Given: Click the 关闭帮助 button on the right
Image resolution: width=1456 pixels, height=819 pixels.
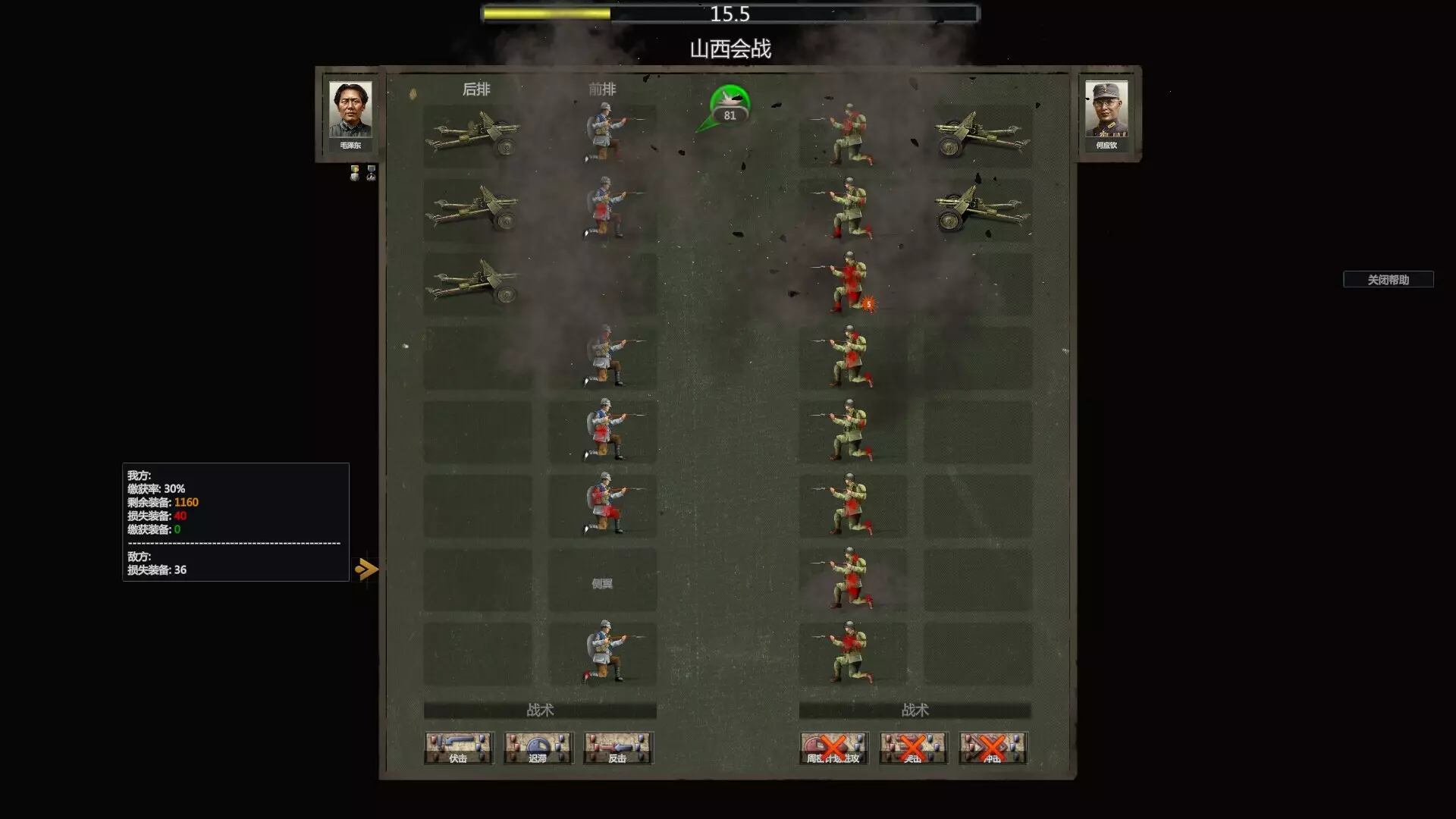Looking at the screenshot, I should (1390, 280).
